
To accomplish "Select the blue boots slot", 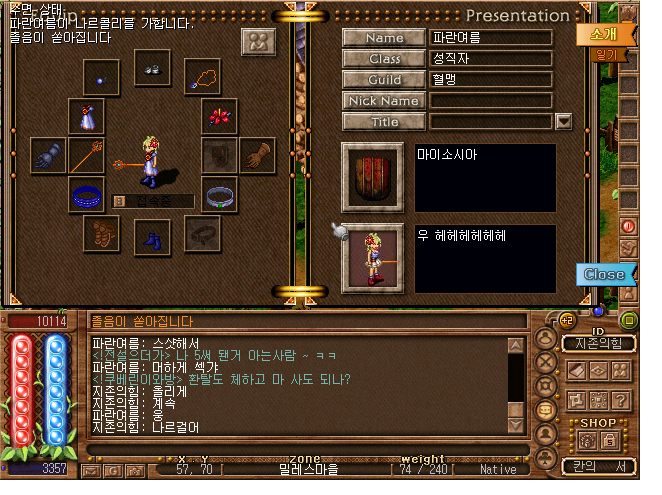I will click(152, 240).
